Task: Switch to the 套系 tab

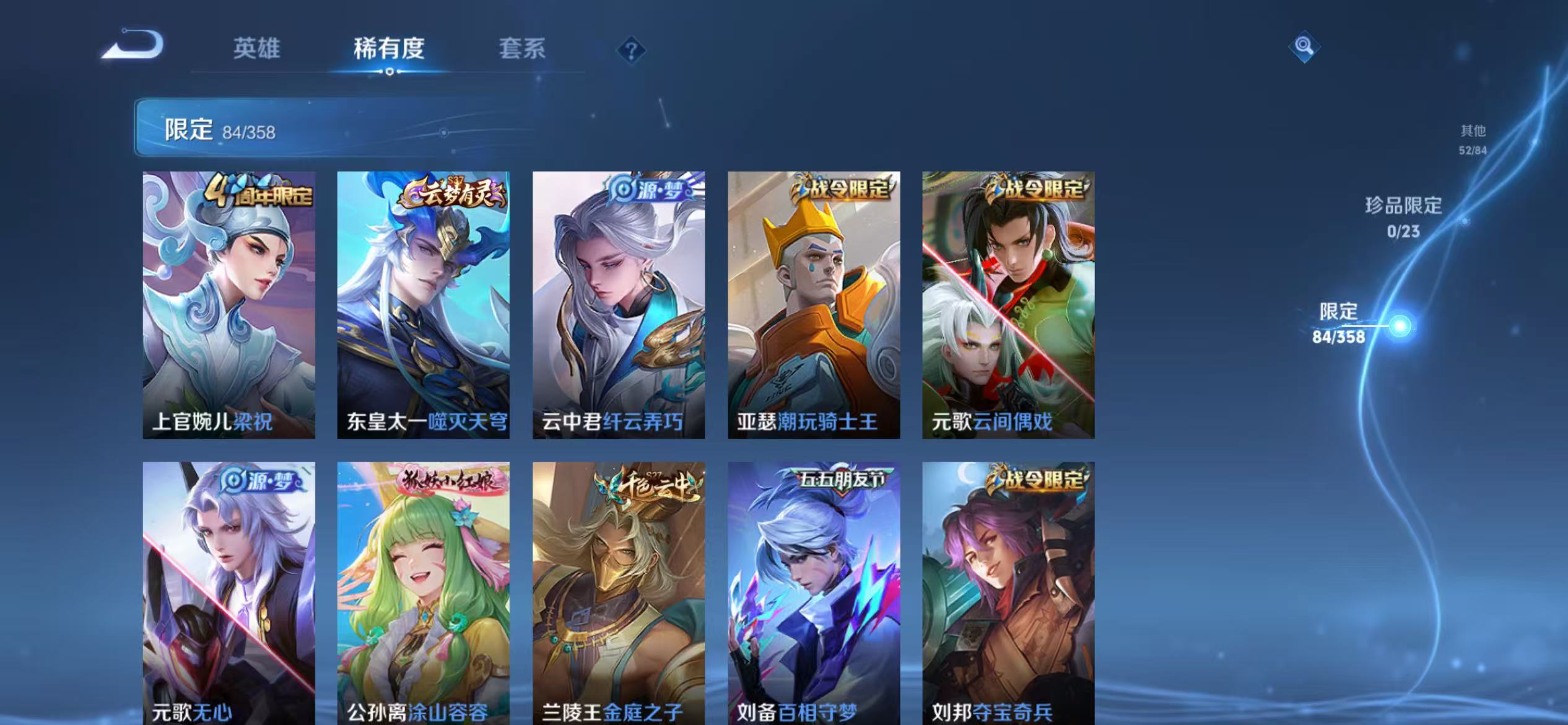Action: click(522, 50)
